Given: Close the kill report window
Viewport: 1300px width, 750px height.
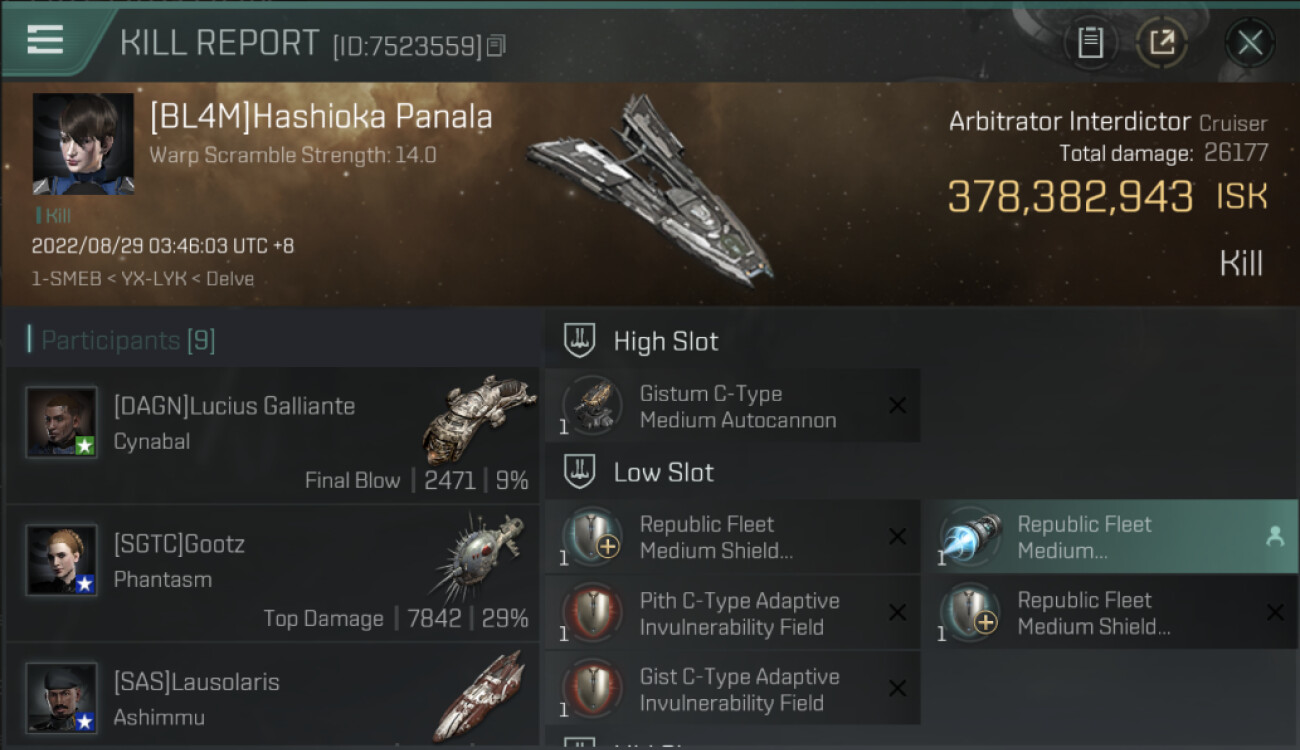Looking at the screenshot, I should 1250,42.
